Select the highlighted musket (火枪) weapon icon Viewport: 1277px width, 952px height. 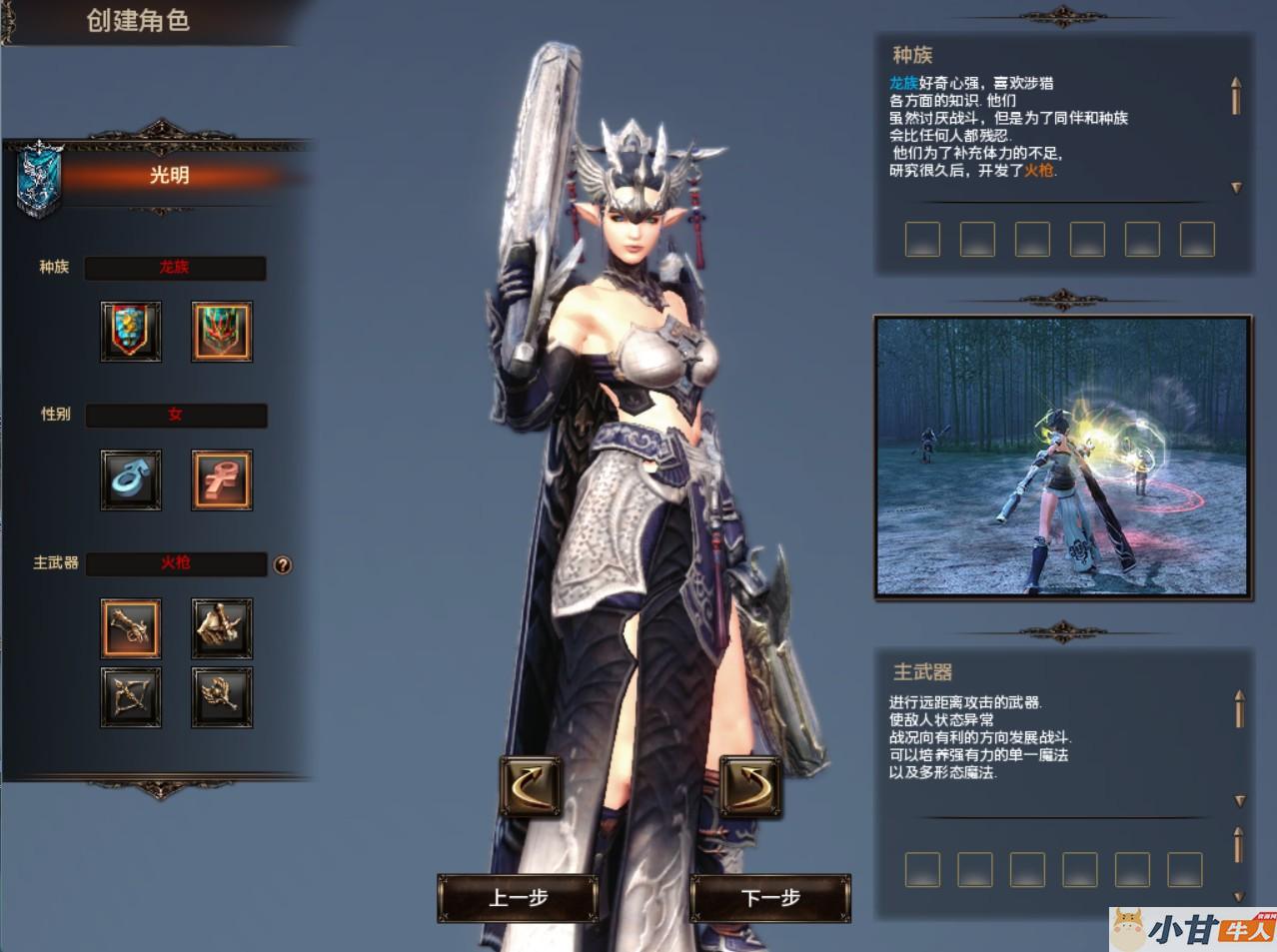click(131, 628)
